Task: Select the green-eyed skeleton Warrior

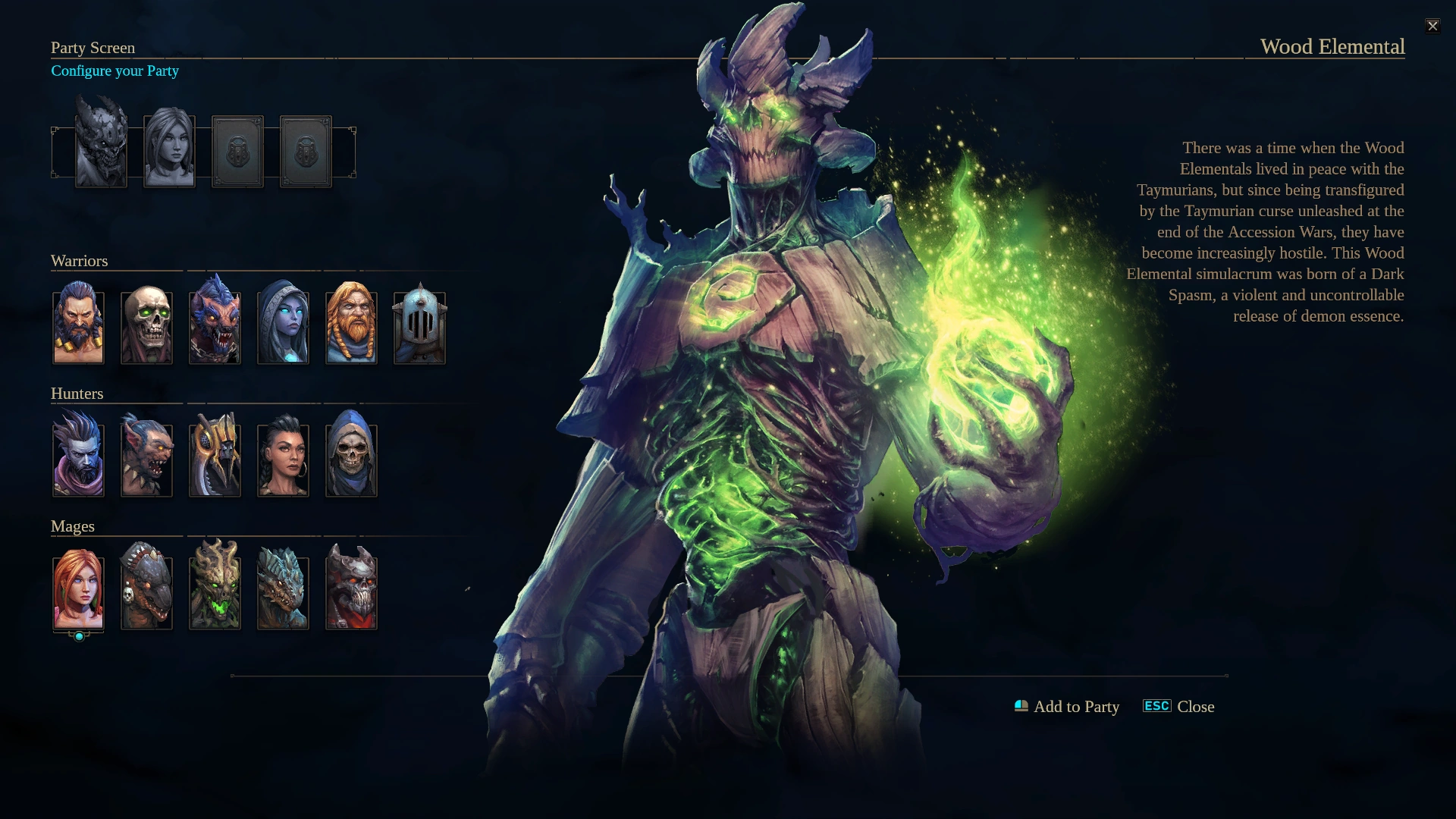Action: [x=146, y=326]
